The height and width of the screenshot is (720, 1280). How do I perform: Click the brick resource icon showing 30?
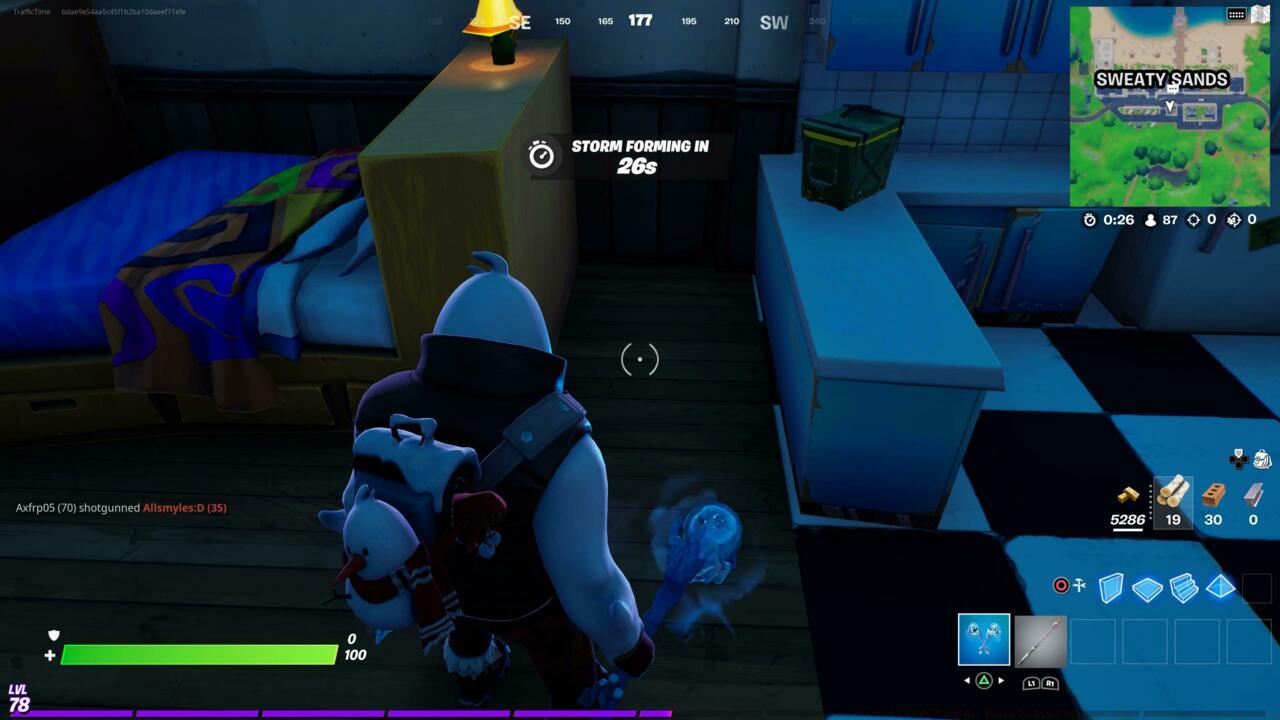pyautogui.click(x=1211, y=495)
